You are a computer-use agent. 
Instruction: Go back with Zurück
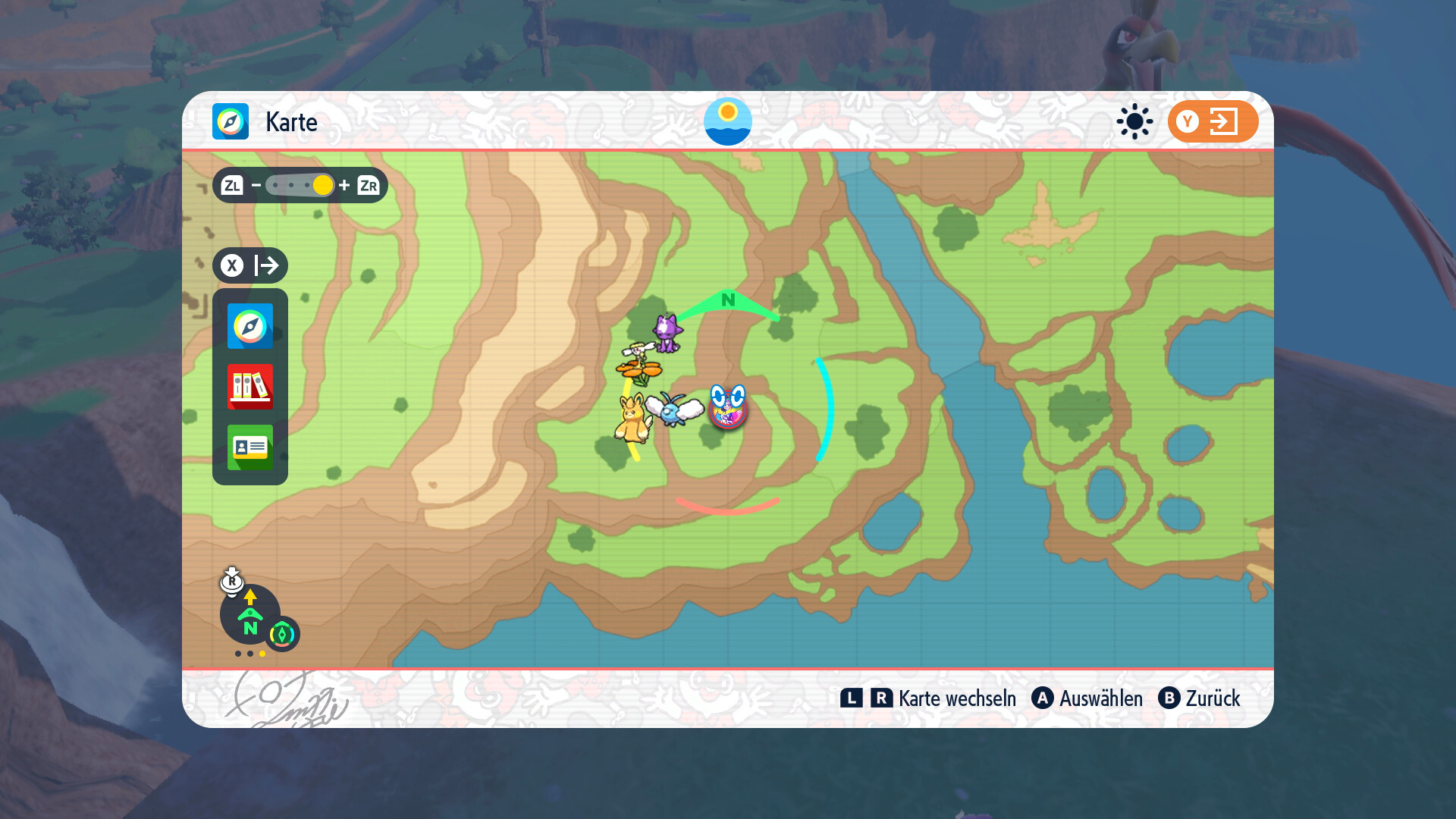(1200, 698)
